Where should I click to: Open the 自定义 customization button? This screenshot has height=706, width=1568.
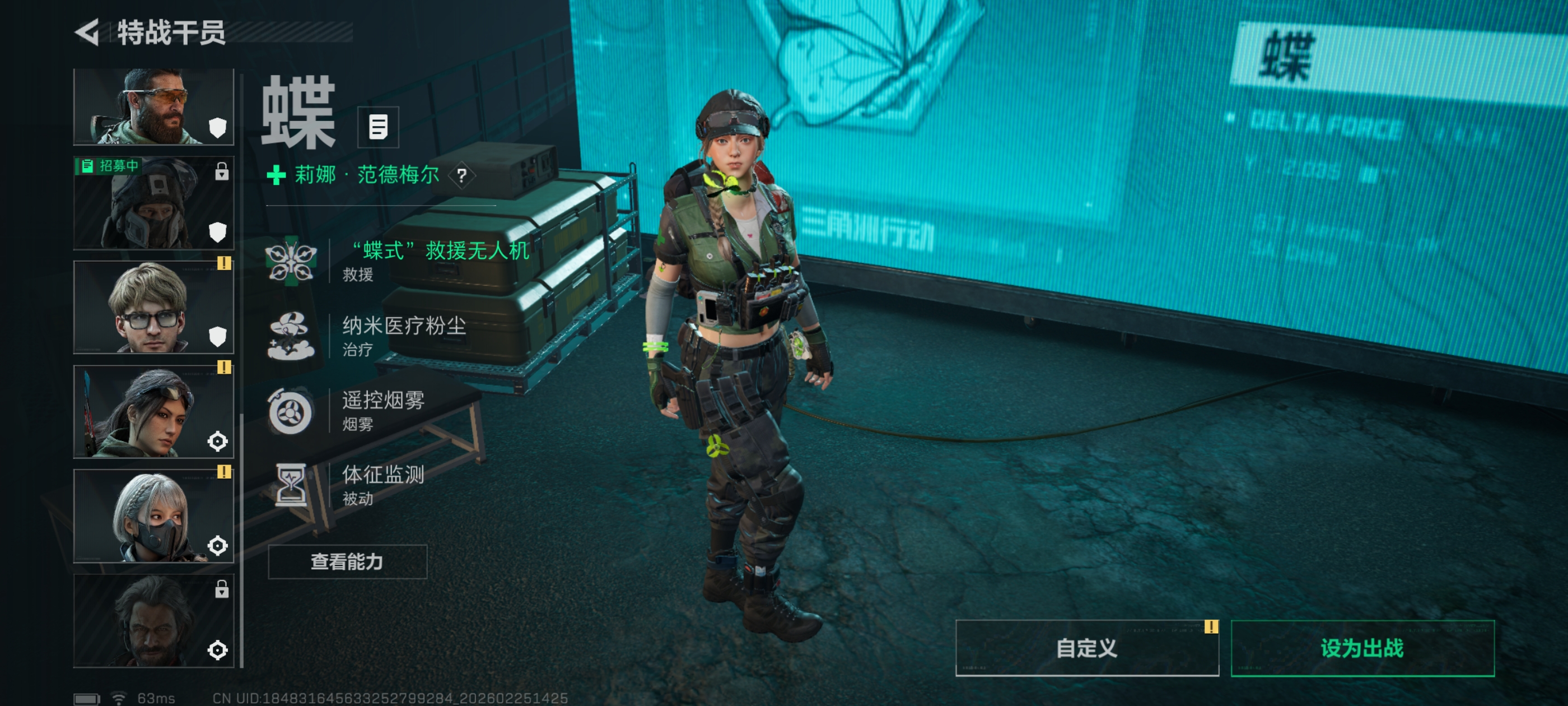pyautogui.click(x=1086, y=648)
